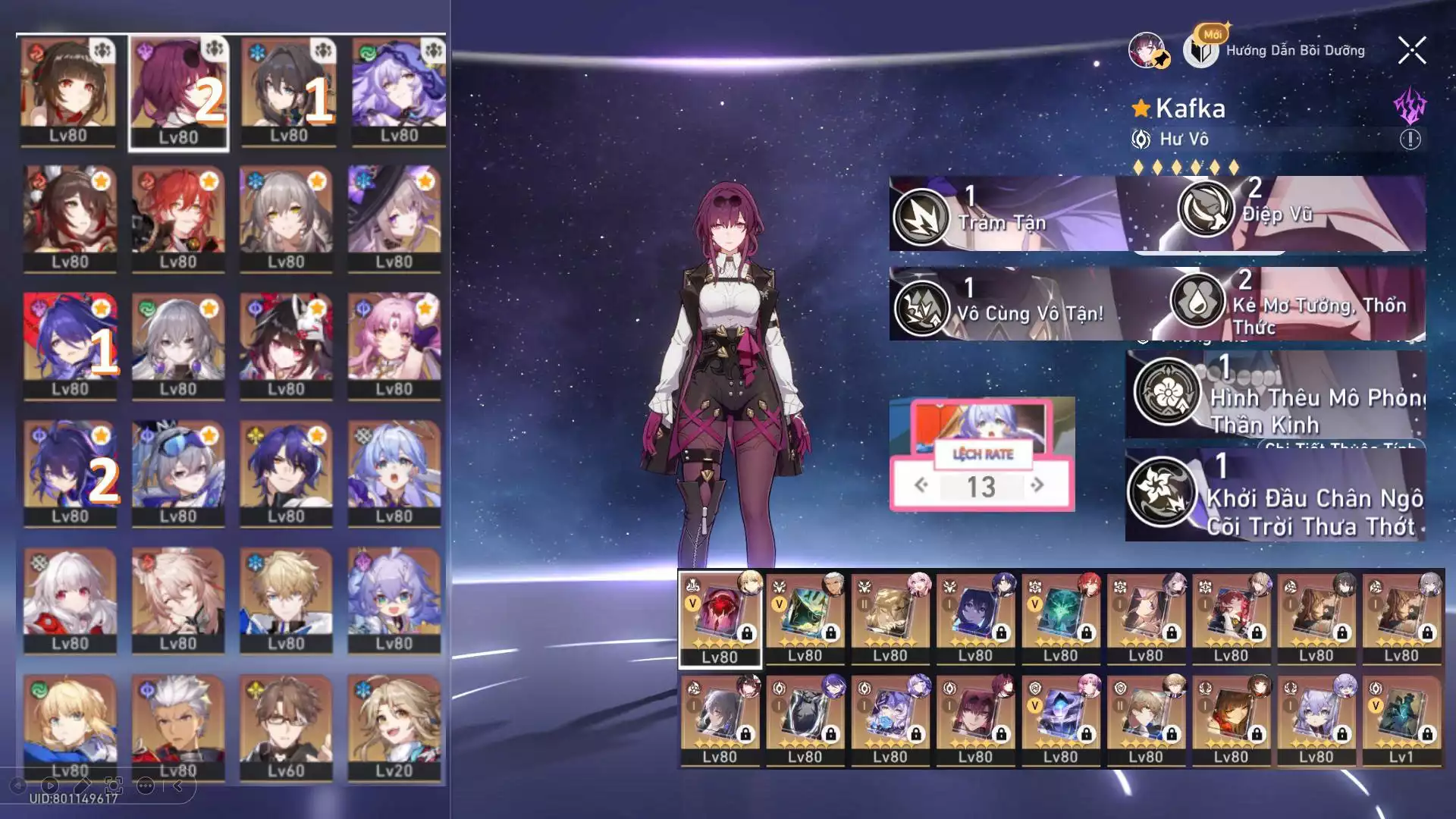Increase Lệch Rate with the right arrow
The width and height of the screenshot is (1456, 819).
1037,485
